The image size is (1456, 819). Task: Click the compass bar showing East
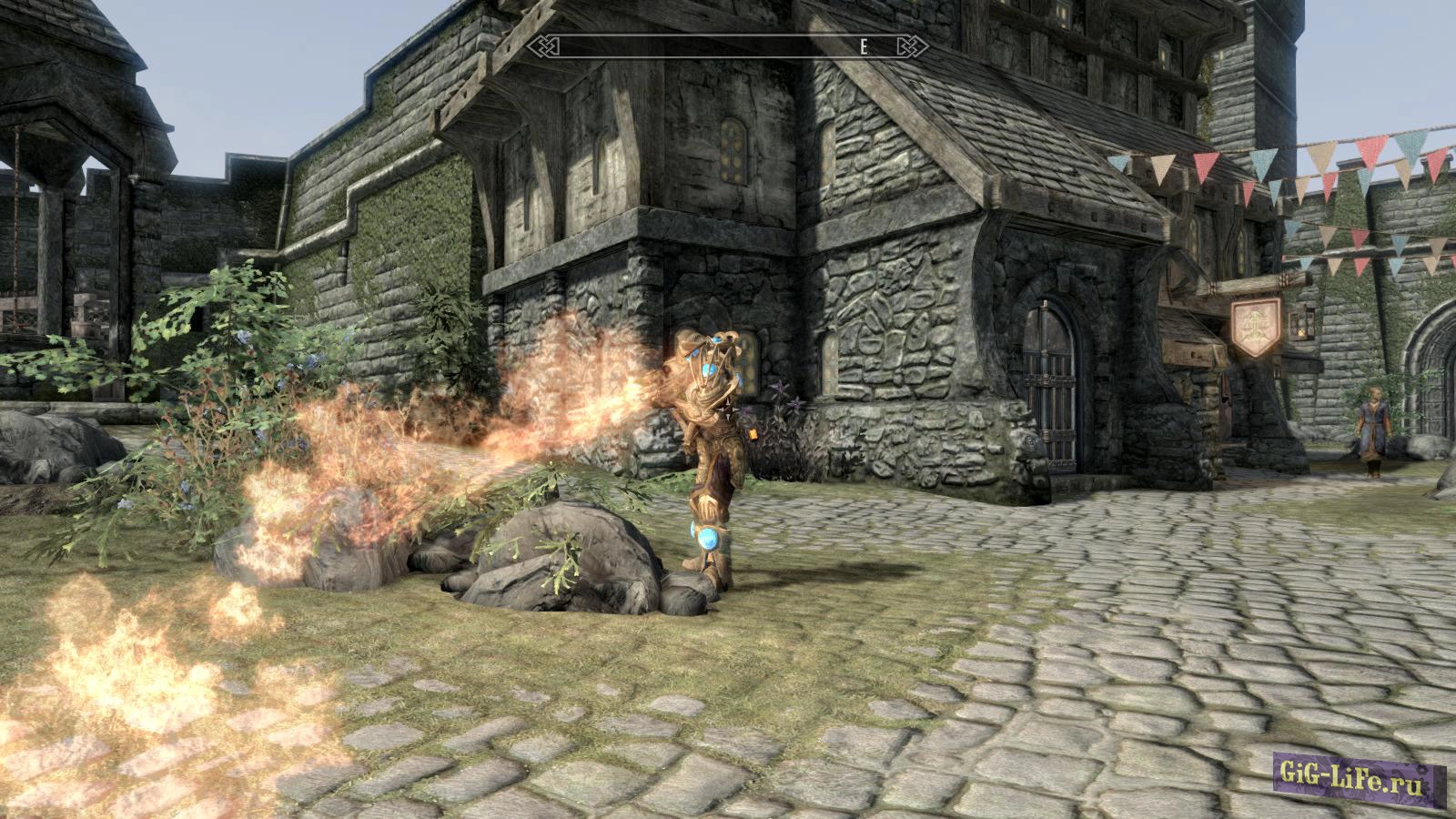pos(726,46)
